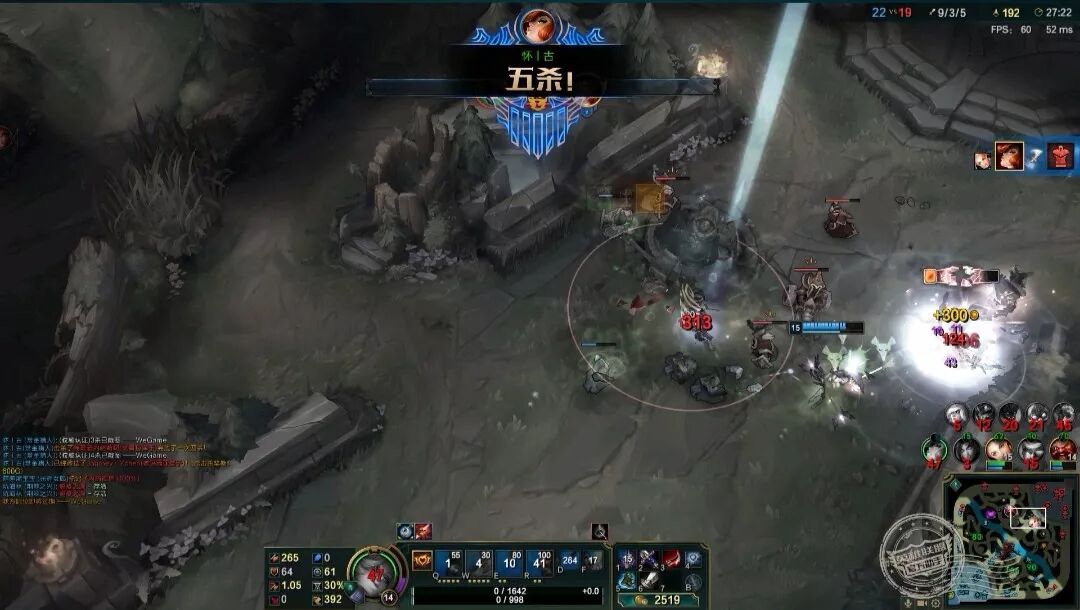Select item slot 1 in inventory
Viewport: 1080px width, 610px height.
pyautogui.click(x=628, y=558)
